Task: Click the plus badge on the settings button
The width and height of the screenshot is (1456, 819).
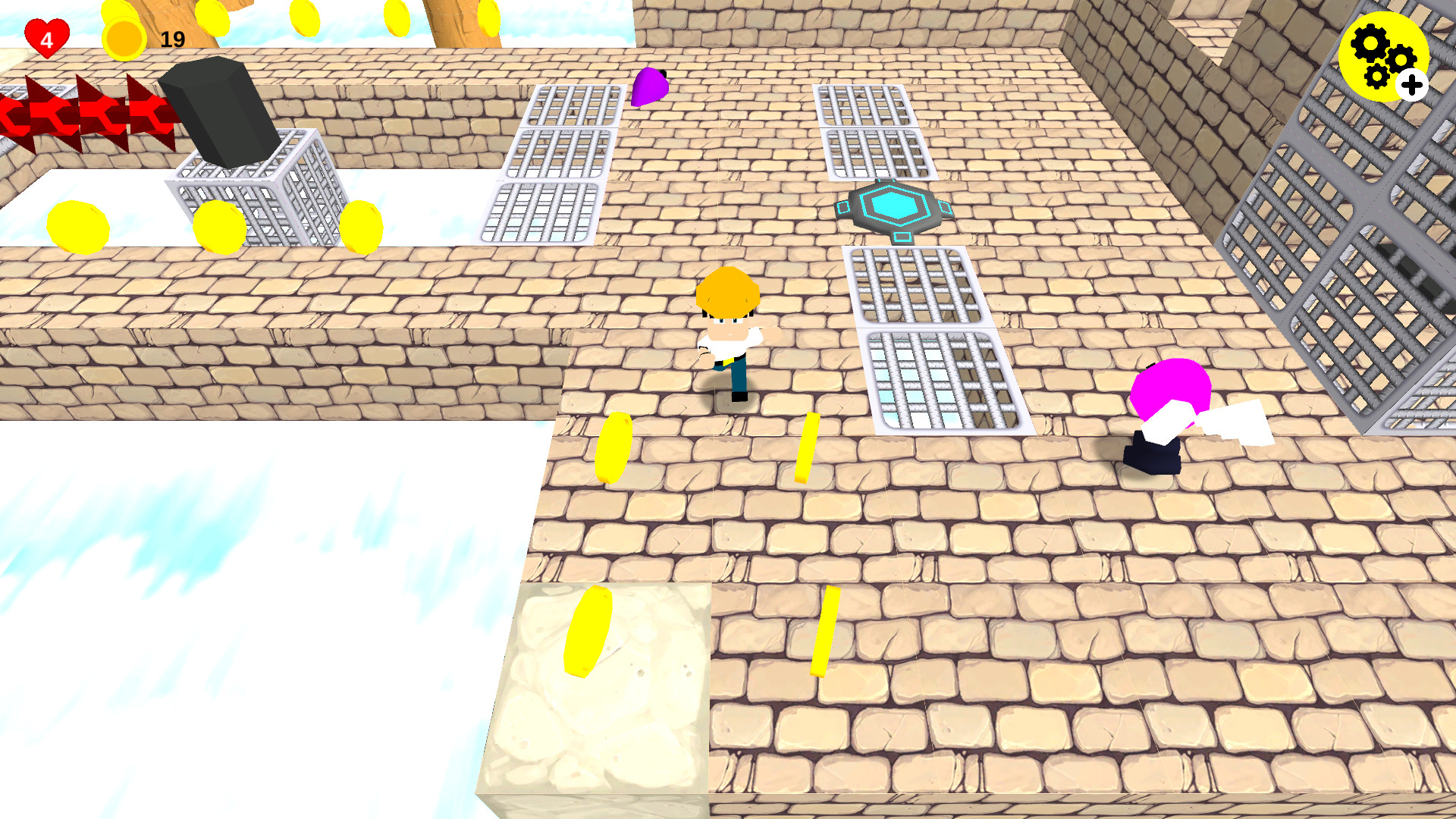Action: point(1411,86)
